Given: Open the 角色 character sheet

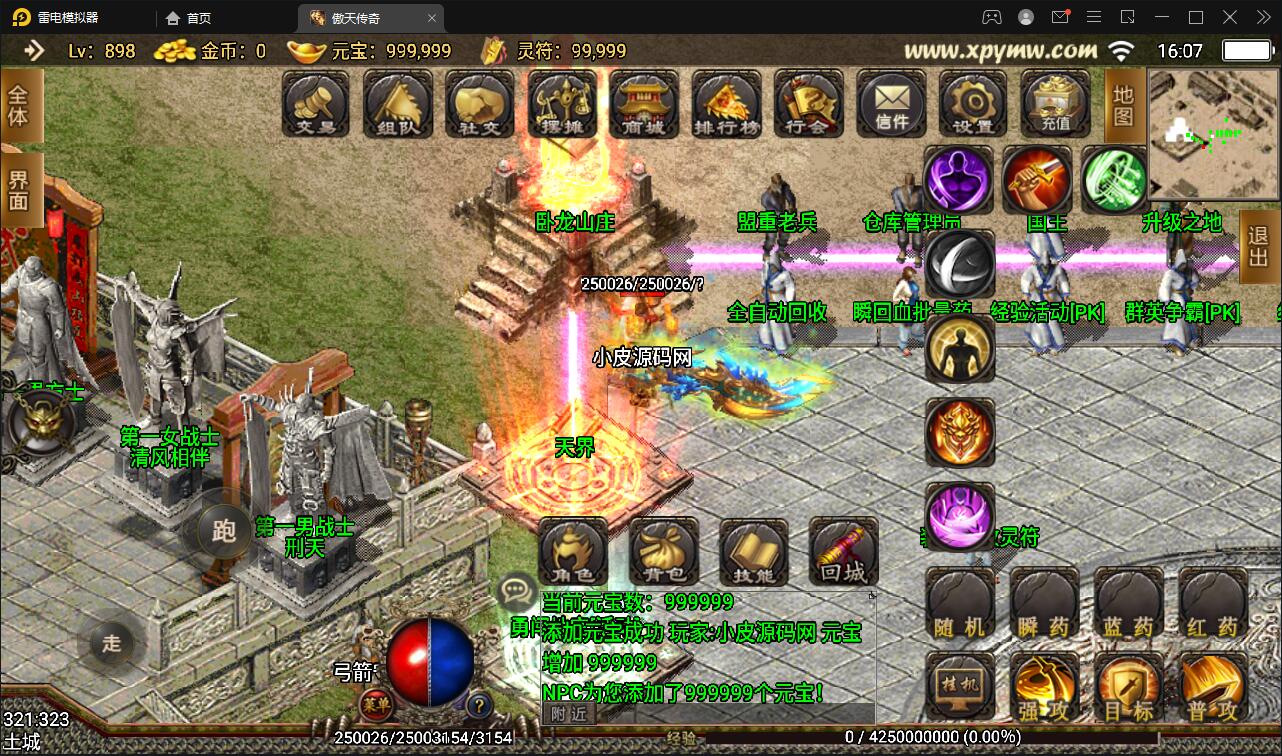Looking at the screenshot, I should [x=572, y=551].
